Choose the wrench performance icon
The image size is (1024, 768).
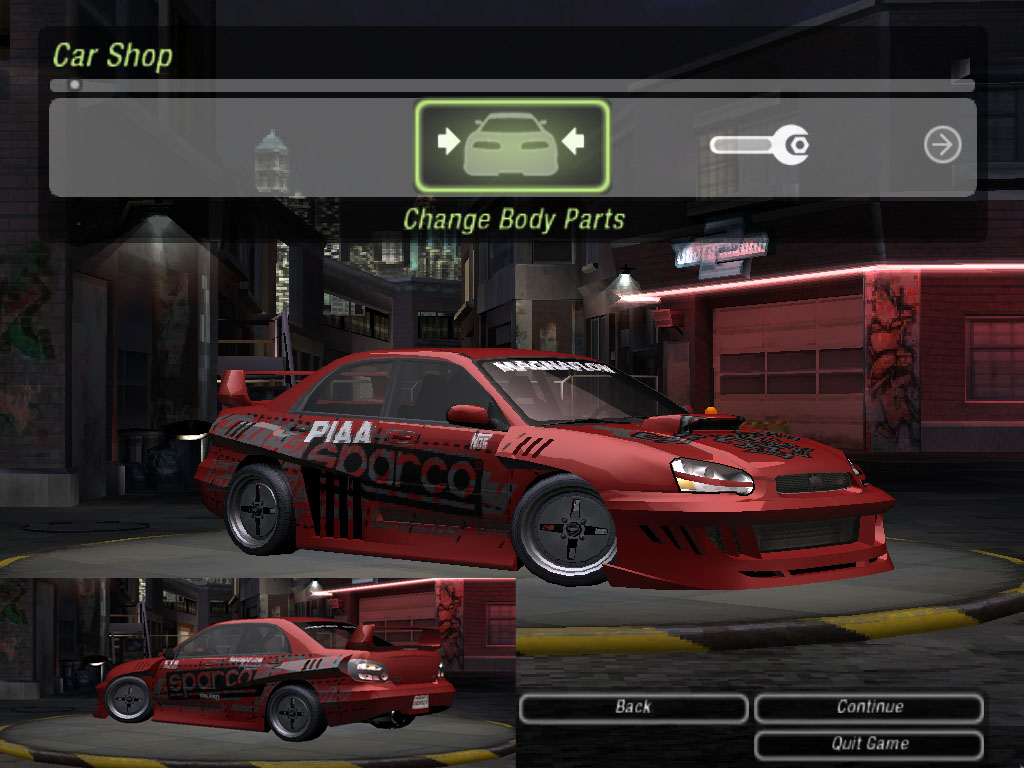point(759,146)
